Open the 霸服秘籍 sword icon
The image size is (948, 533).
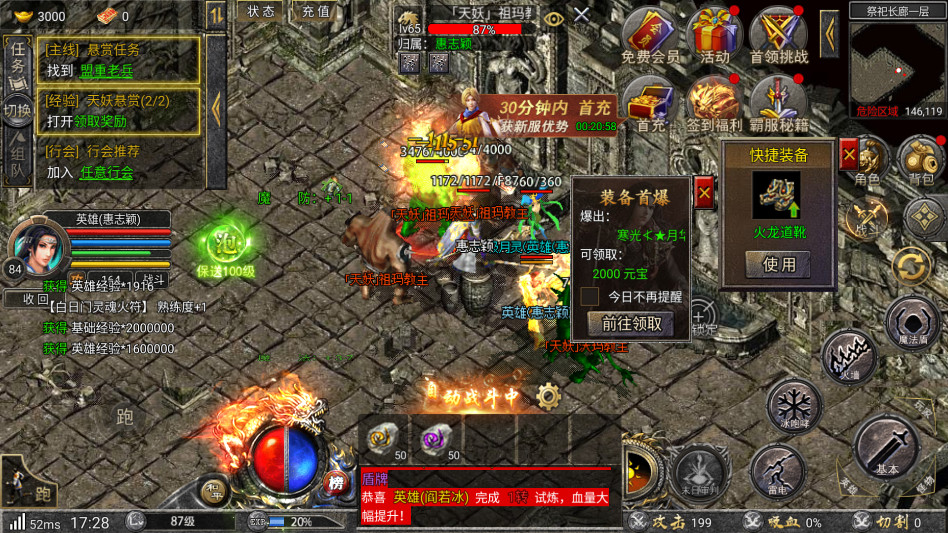click(x=778, y=103)
